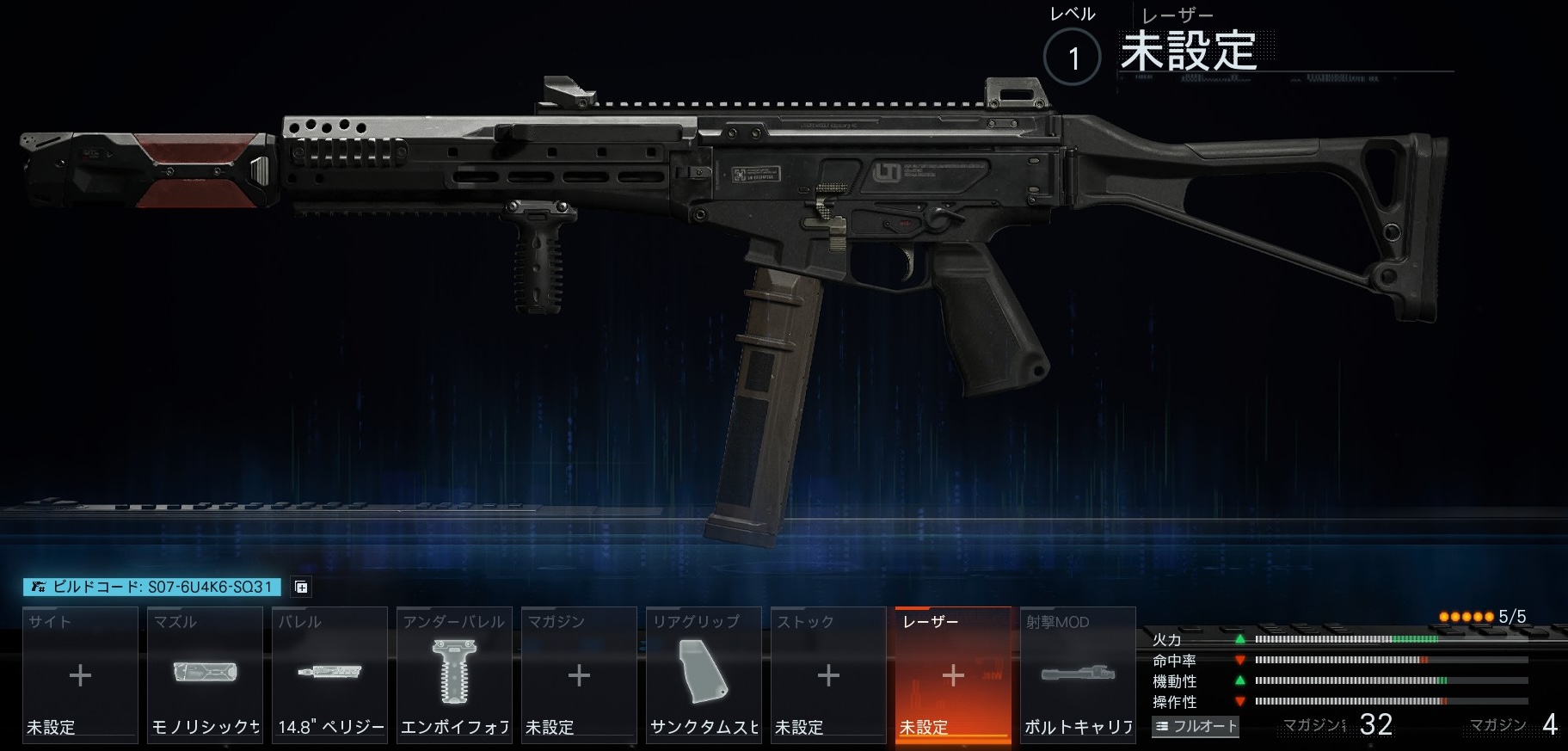
Task: Click the ビルドコード build code label
Action: point(152,587)
